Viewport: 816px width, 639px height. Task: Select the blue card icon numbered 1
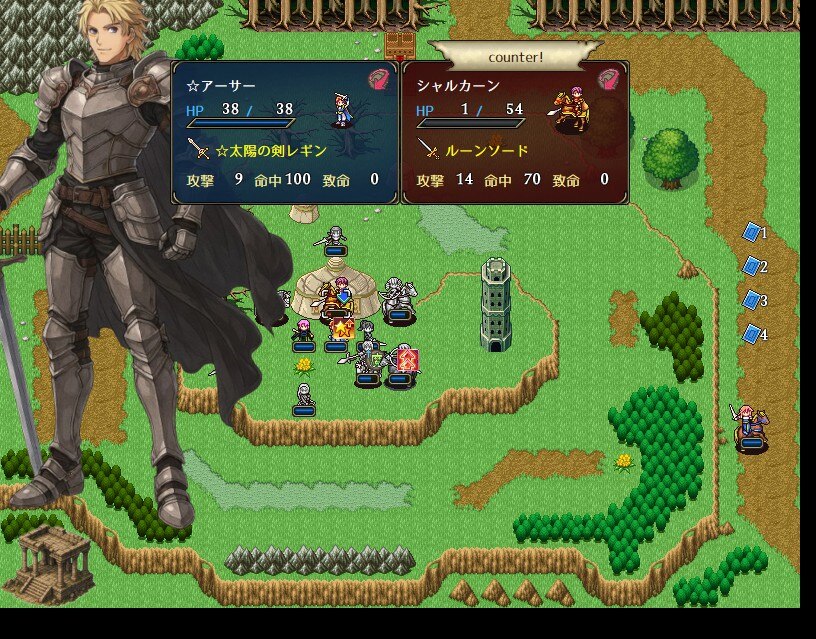pos(752,233)
